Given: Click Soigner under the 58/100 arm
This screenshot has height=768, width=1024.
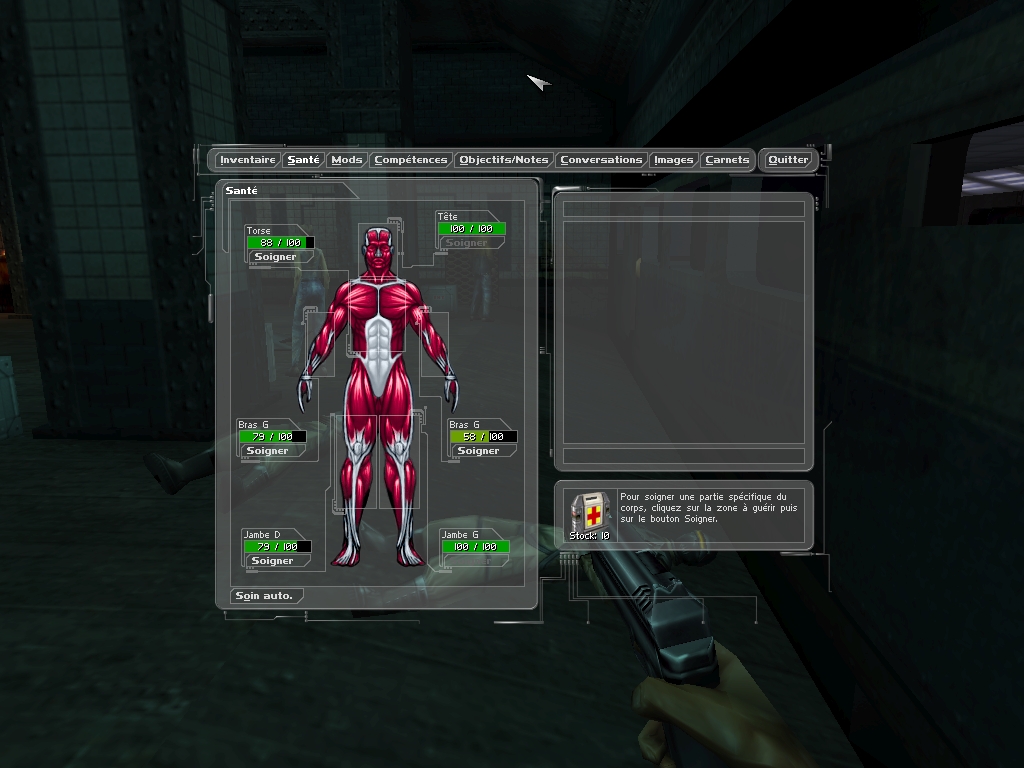Looking at the screenshot, I should [x=478, y=451].
